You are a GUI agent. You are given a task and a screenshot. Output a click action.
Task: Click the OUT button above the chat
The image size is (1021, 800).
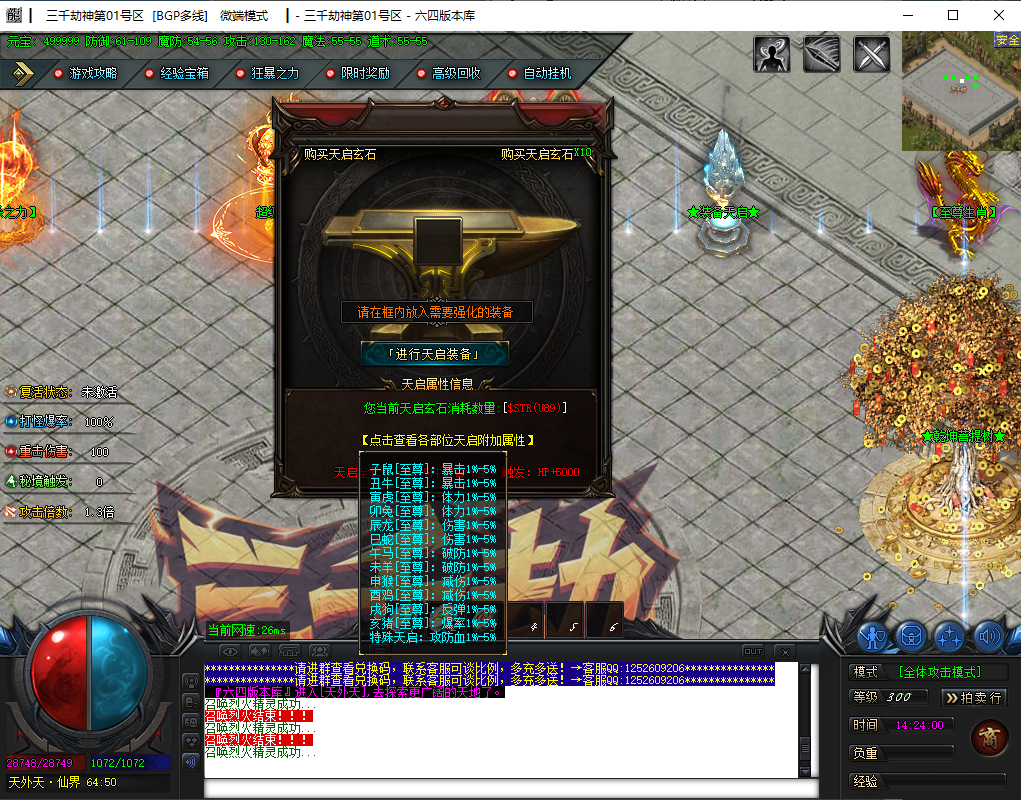[x=753, y=651]
